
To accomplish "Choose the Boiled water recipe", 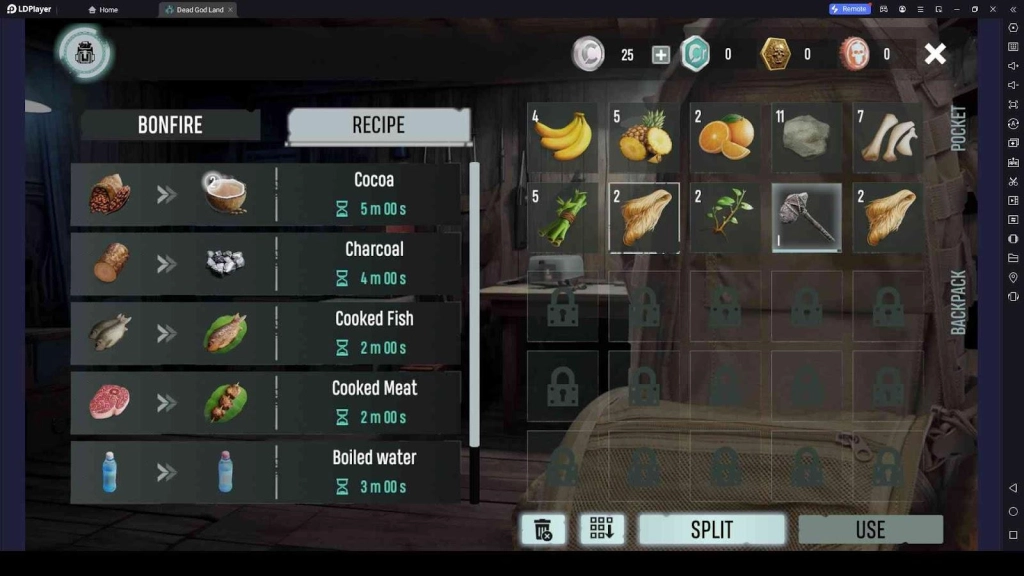I will (266, 471).
